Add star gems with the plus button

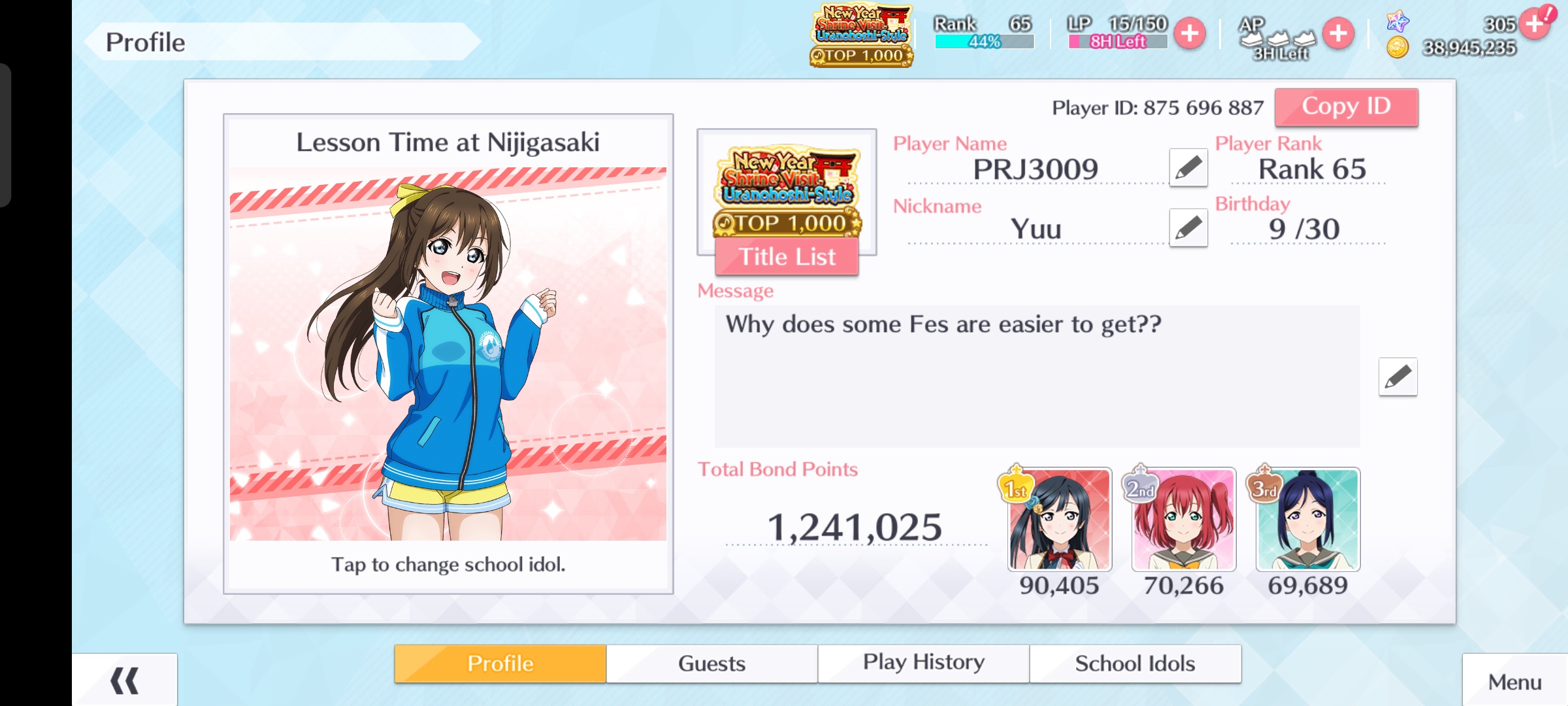coord(1534,25)
